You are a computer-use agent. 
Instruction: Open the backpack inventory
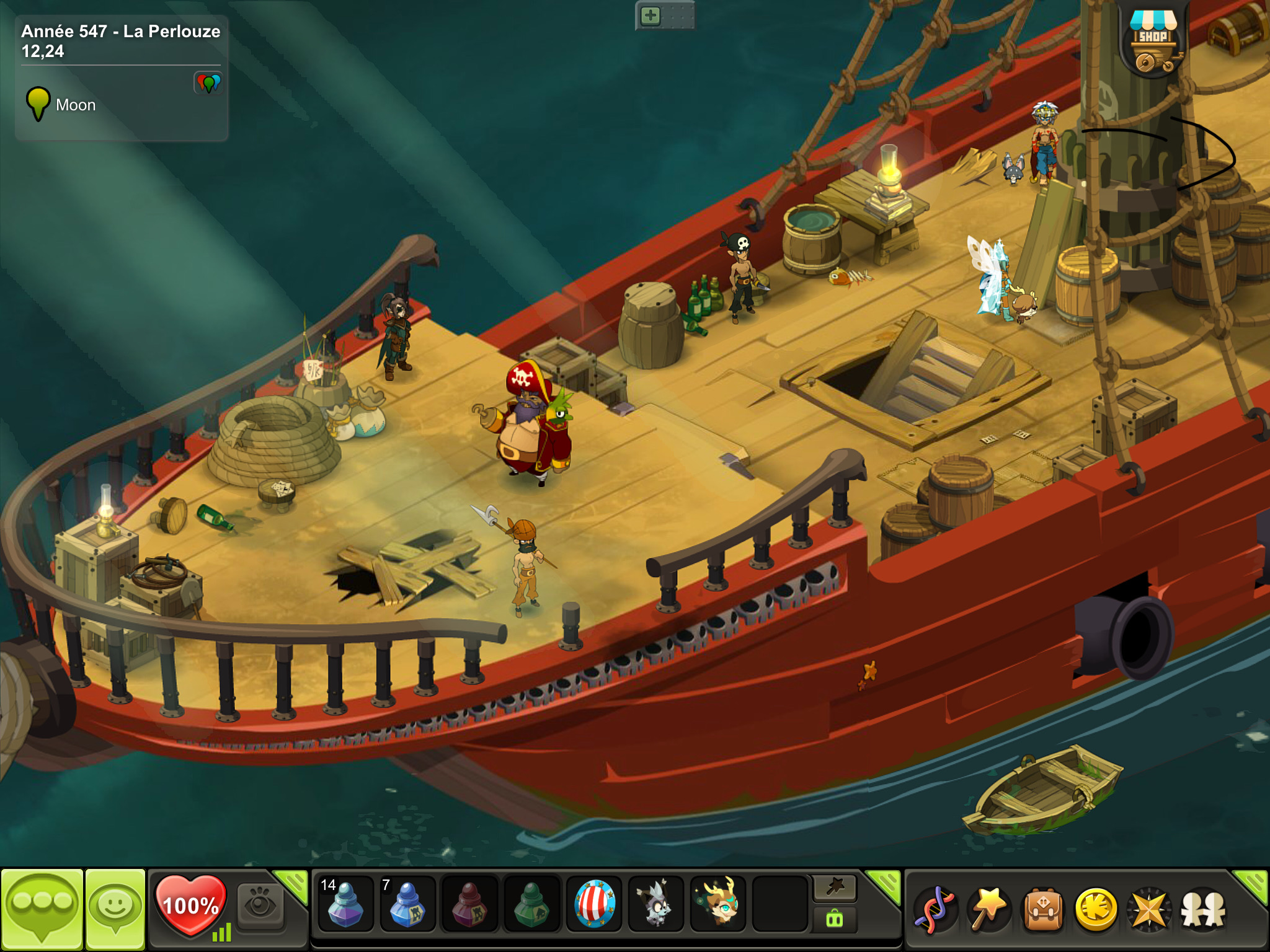pos(1042,910)
